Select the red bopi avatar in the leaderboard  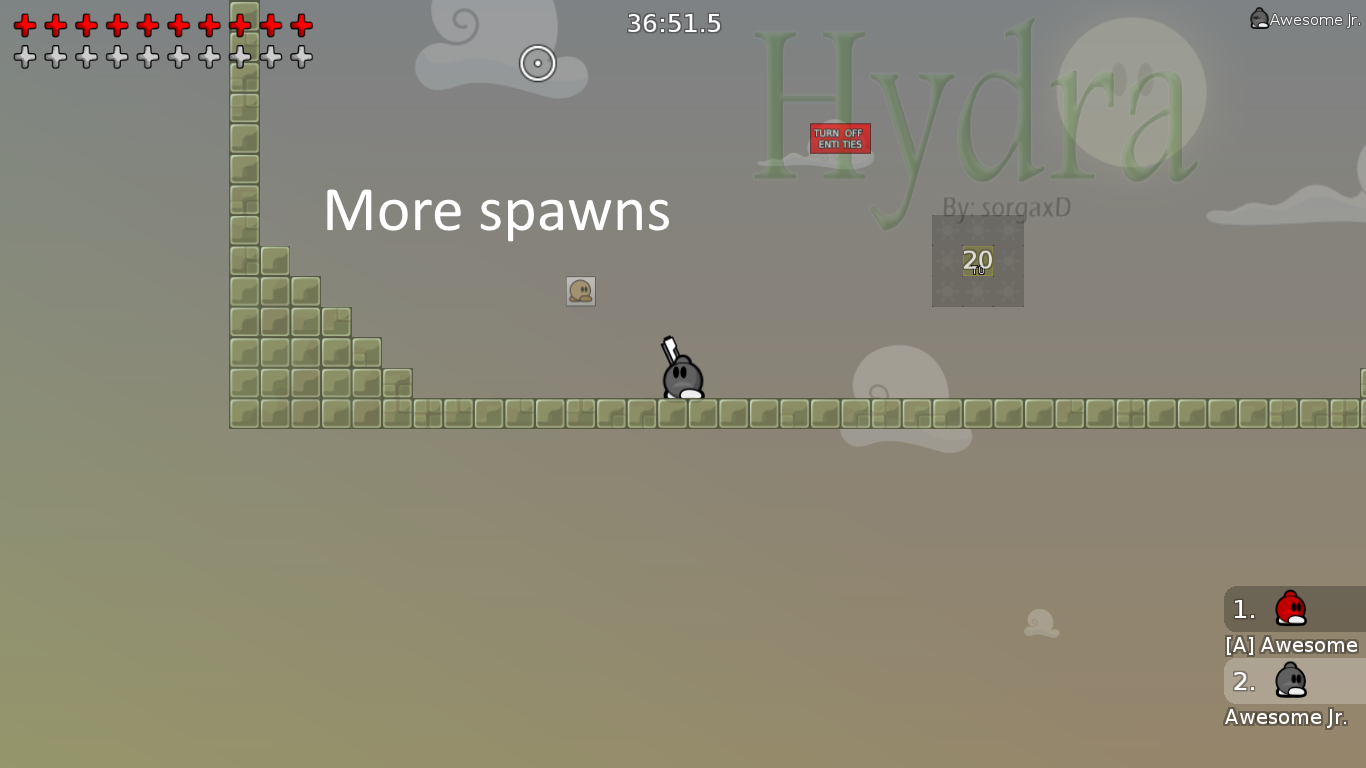[x=1289, y=609]
